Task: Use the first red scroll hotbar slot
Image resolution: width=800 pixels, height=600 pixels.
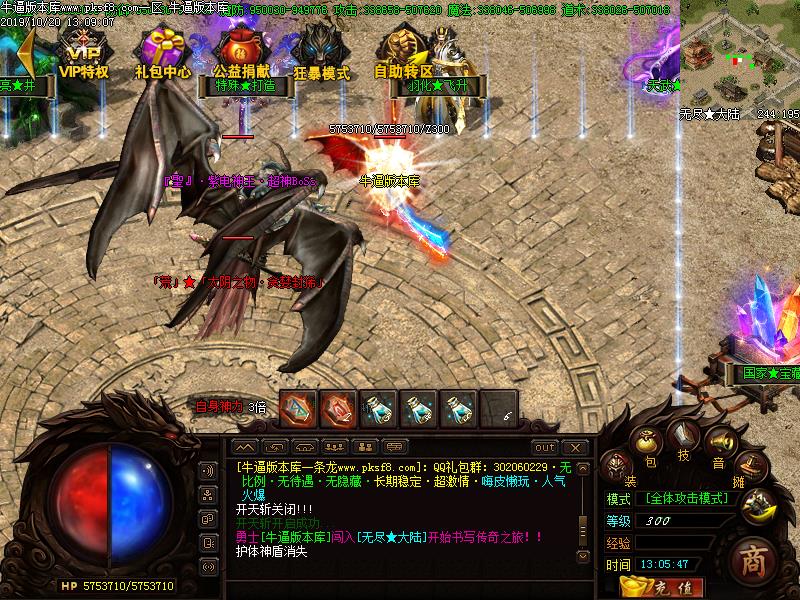Action: pos(298,407)
